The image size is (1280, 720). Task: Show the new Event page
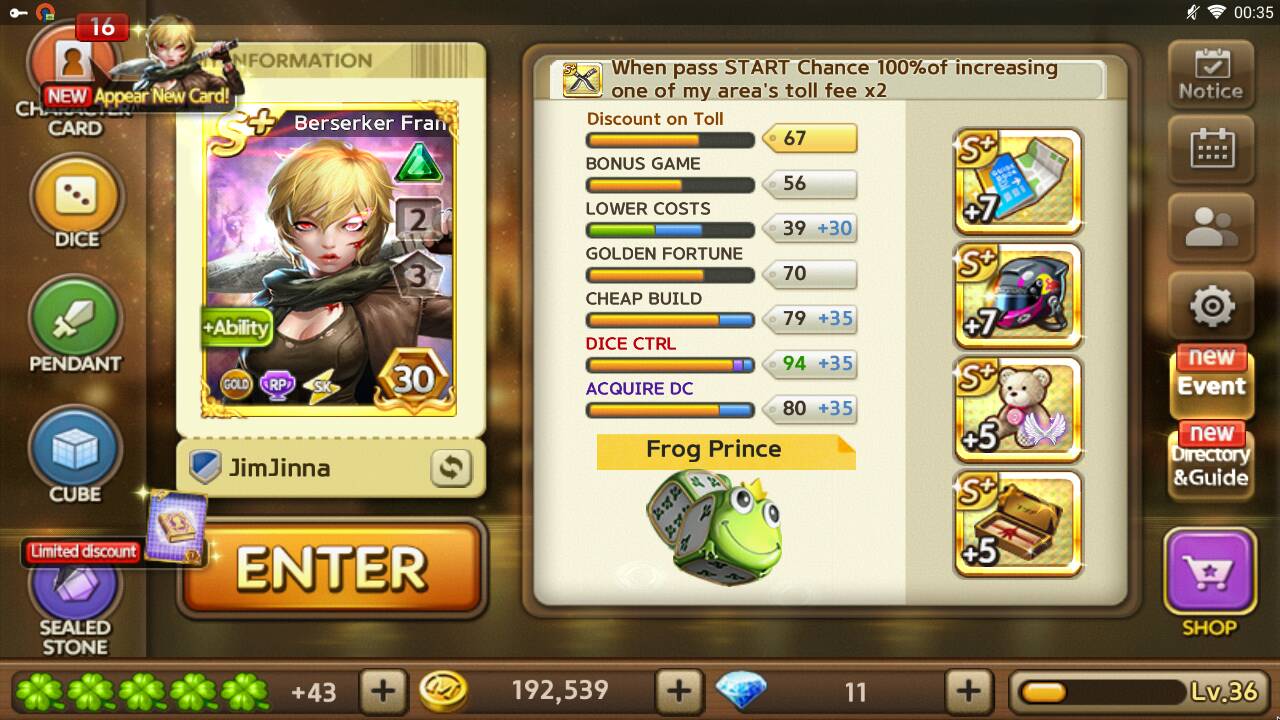pyautogui.click(x=1210, y=381)
